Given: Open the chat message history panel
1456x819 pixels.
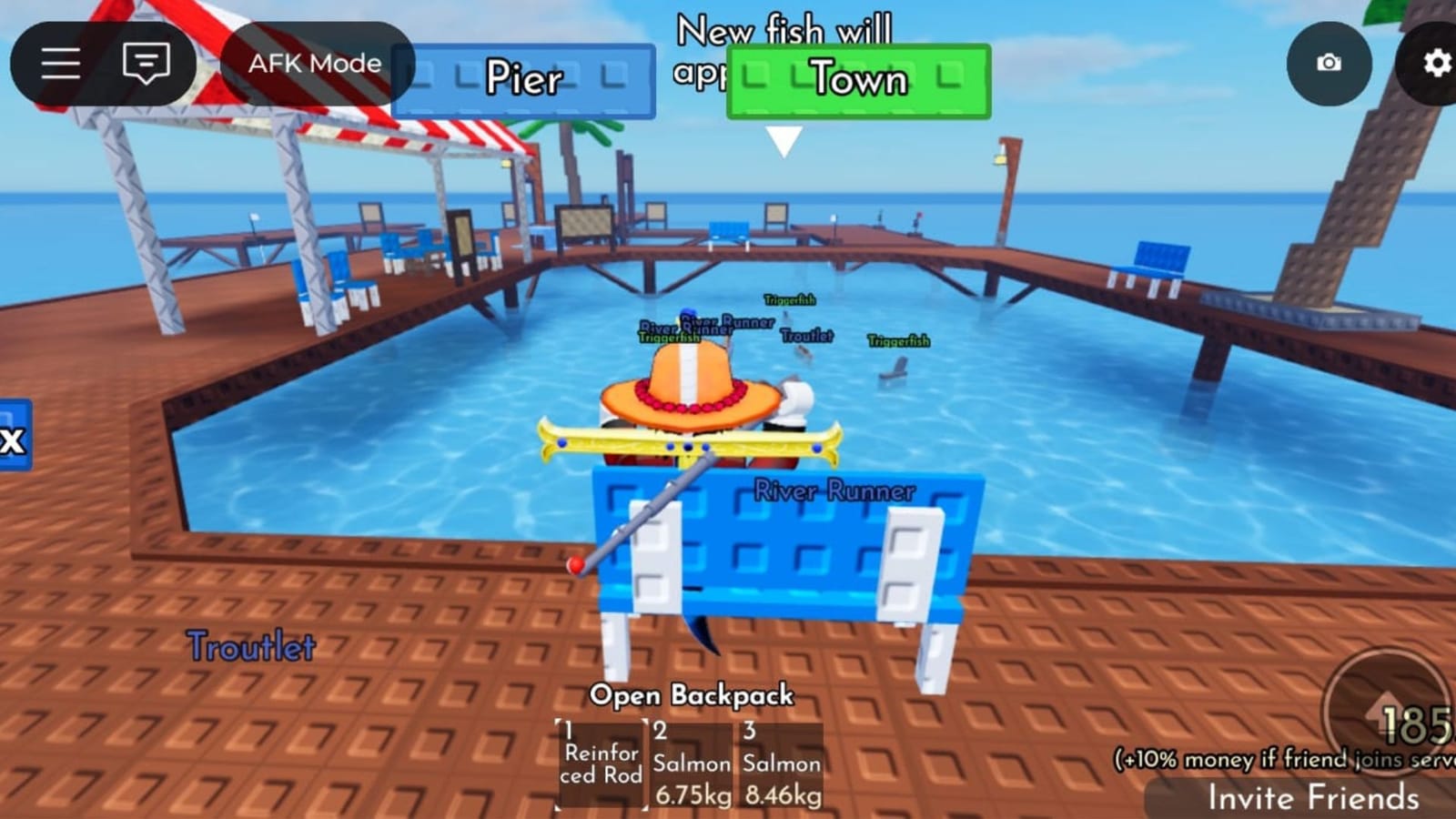Looking at the screenshot, I should 146,64.
